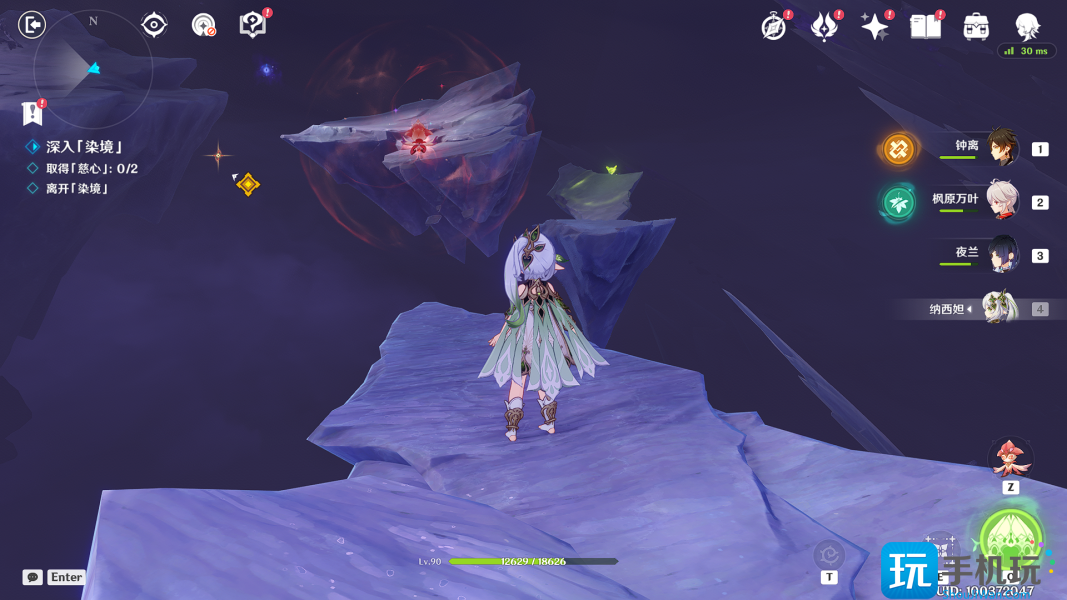Activate the eye-shaped Elemental Sight icon
Image resolution: width=1067 pixels, height=600 pixels.
(x=154, y=25)
